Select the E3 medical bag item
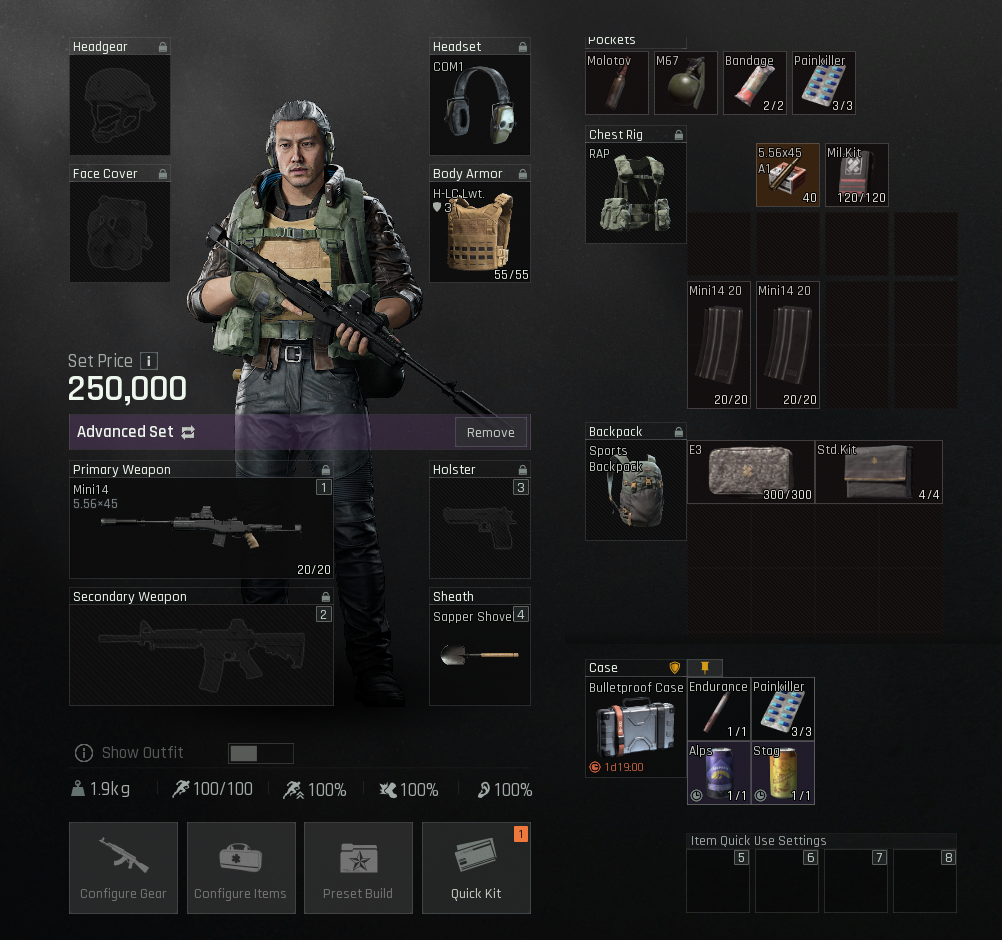This screenshot has height=940, width=1002. pyautogui.click(x=751, y=472)
